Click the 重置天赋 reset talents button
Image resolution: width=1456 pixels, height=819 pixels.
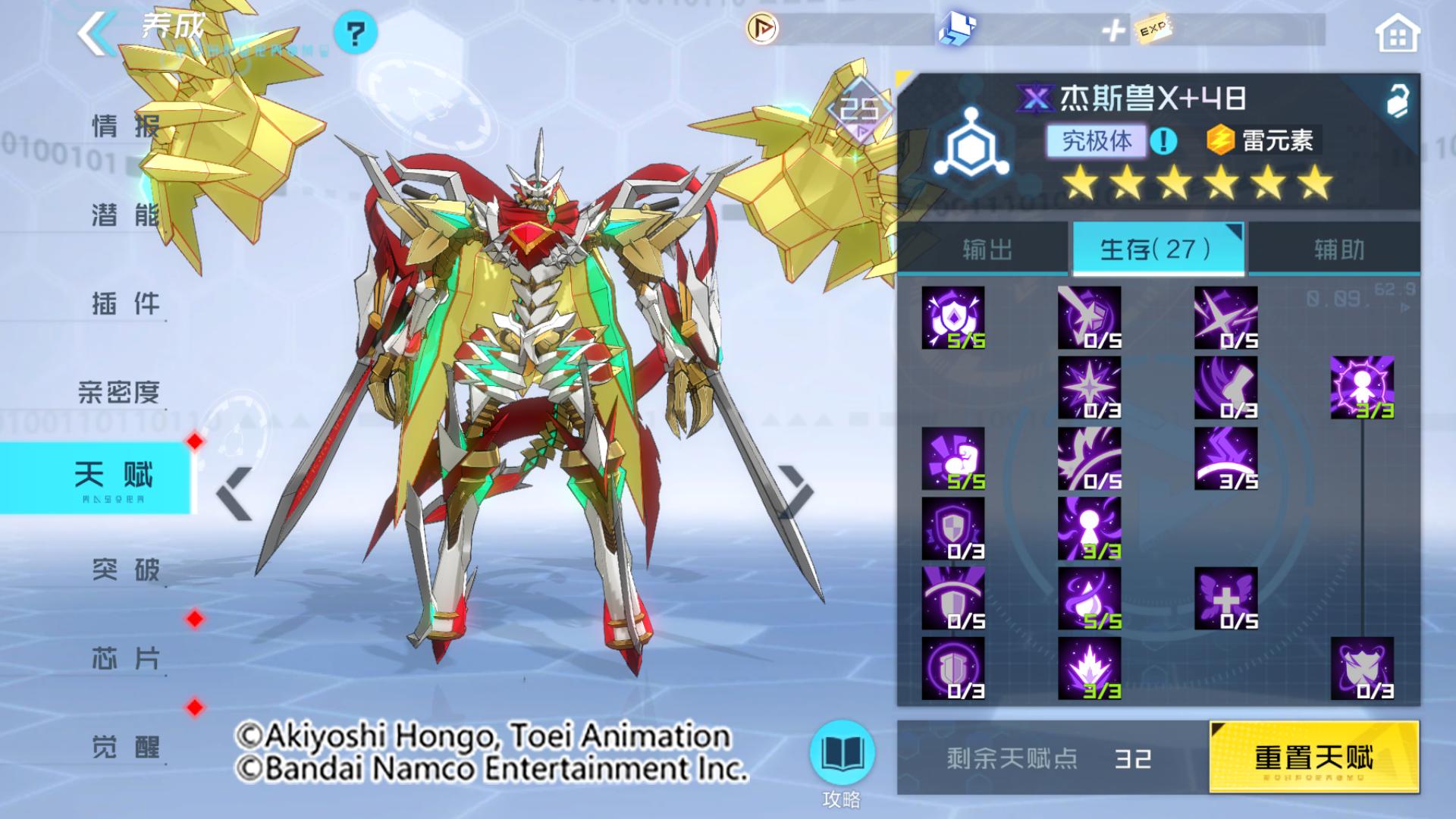click(1313, 757)
